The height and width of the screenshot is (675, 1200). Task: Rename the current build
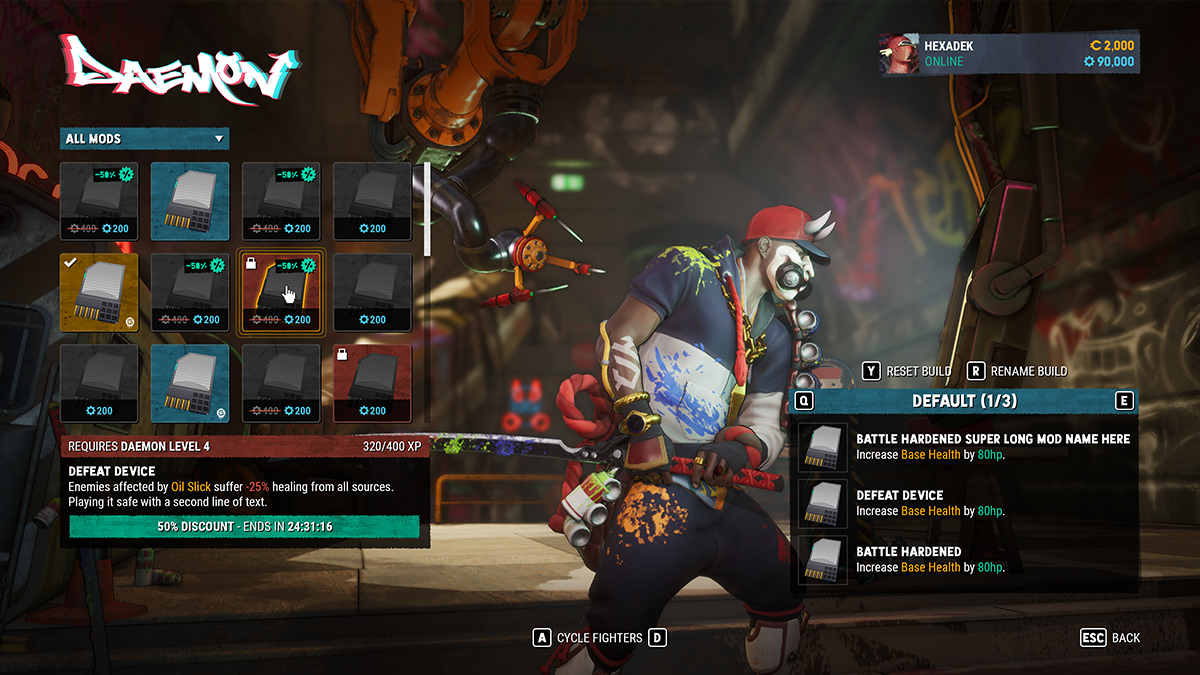[x=1017, y=371]
